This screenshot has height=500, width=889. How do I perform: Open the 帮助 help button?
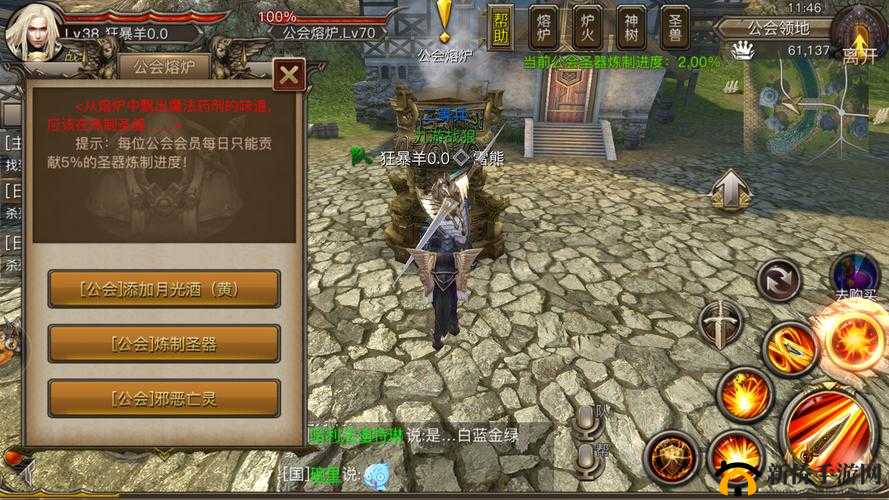tap(501, 28)
